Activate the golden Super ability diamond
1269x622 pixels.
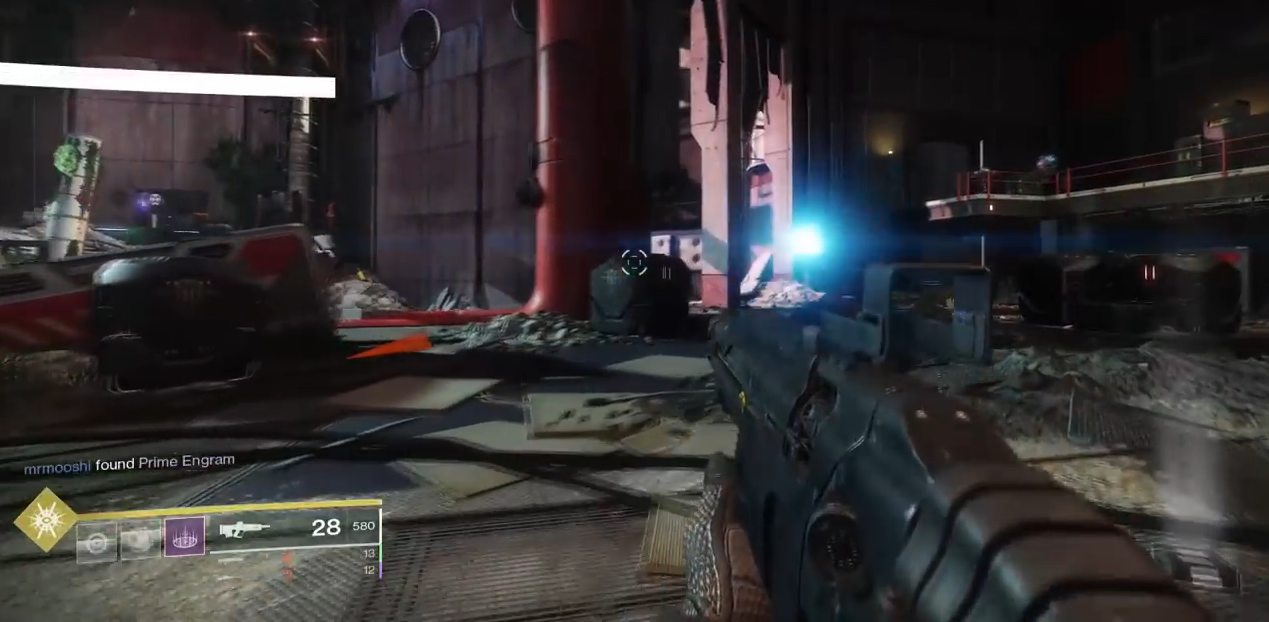tap(45, 520)
